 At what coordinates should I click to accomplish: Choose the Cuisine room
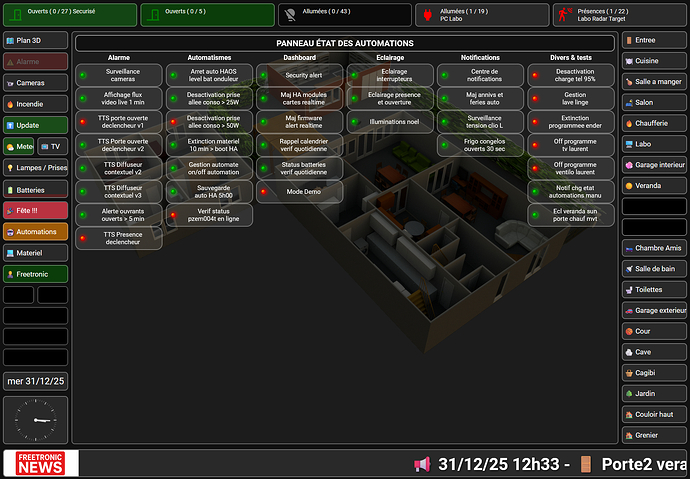pyautogui.click(x=655, y=61)
